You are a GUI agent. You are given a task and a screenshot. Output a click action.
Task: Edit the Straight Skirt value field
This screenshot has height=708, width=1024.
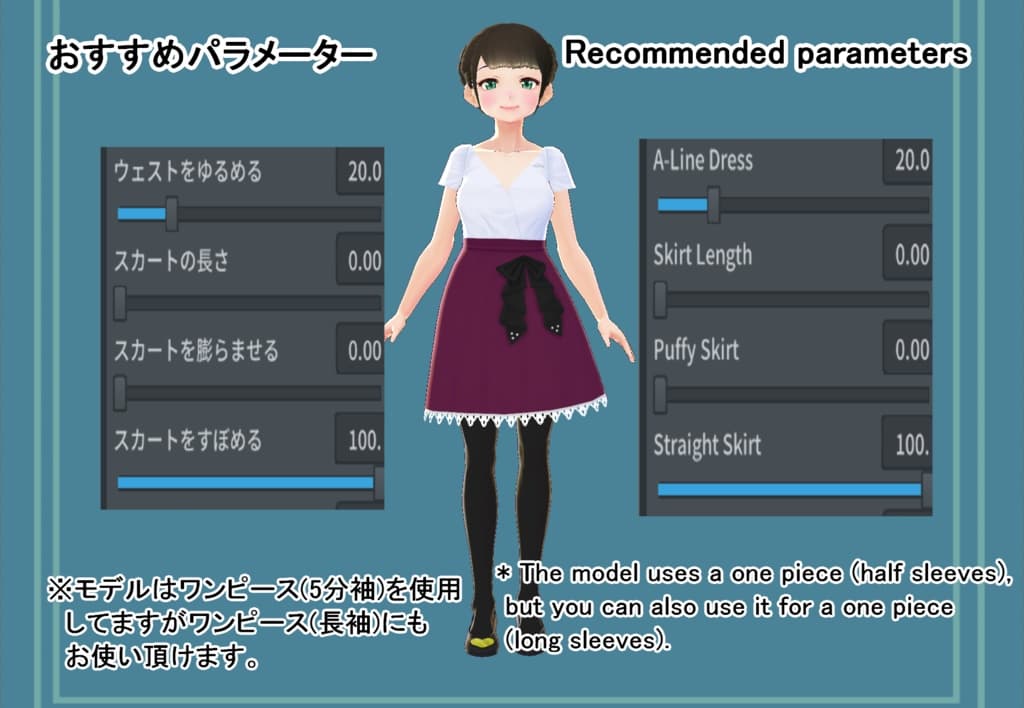pos(909,445)
